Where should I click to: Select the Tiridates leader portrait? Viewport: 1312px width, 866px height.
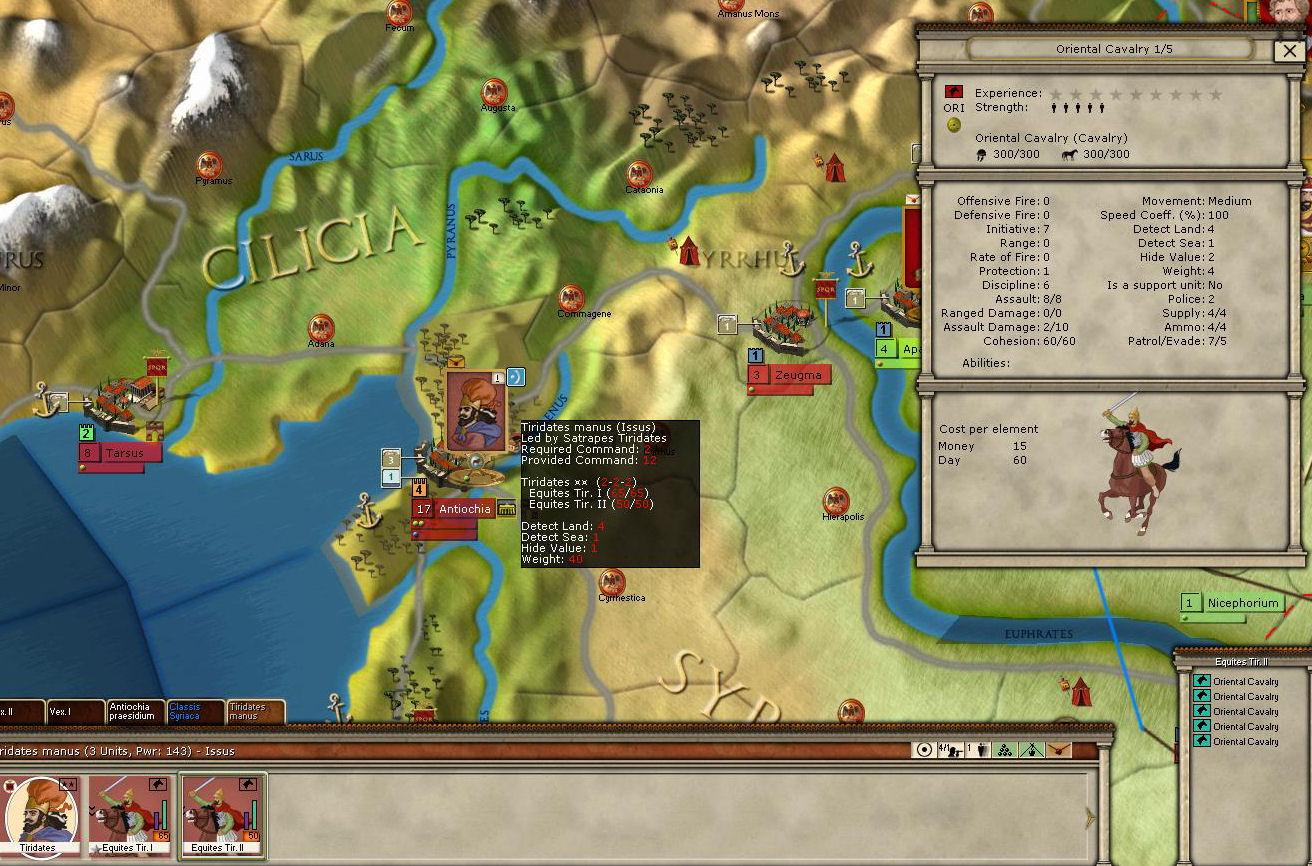(x=39, y=814)
